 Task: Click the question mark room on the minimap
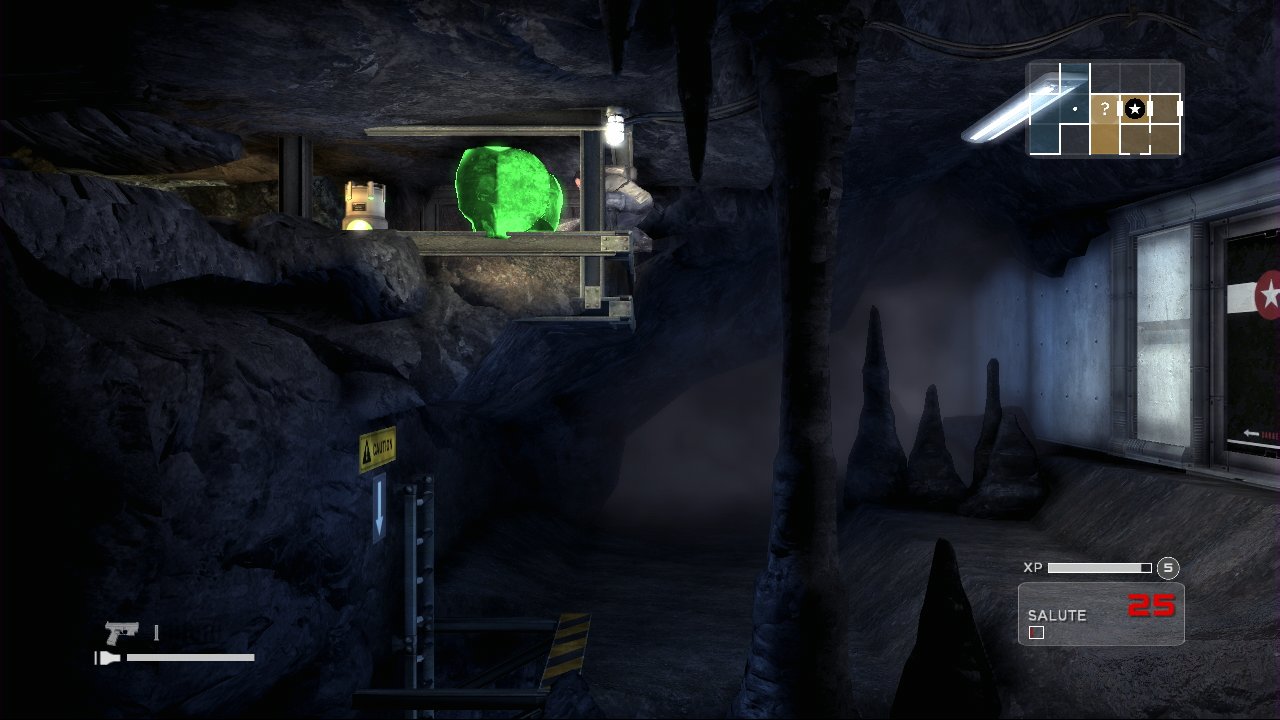pyautogui.click(x=1105, y=109)
